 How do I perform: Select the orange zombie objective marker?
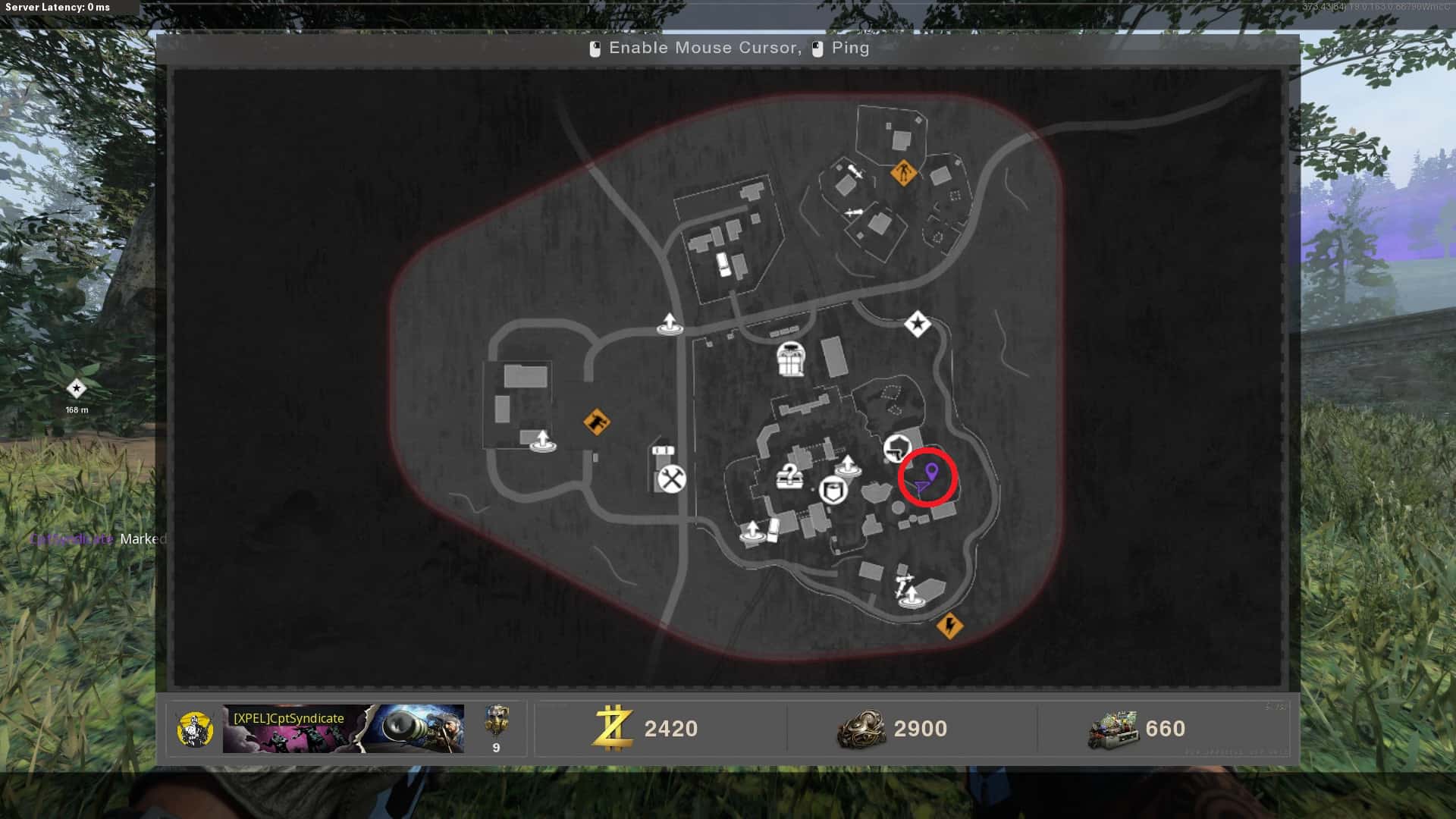pos(902,173)
